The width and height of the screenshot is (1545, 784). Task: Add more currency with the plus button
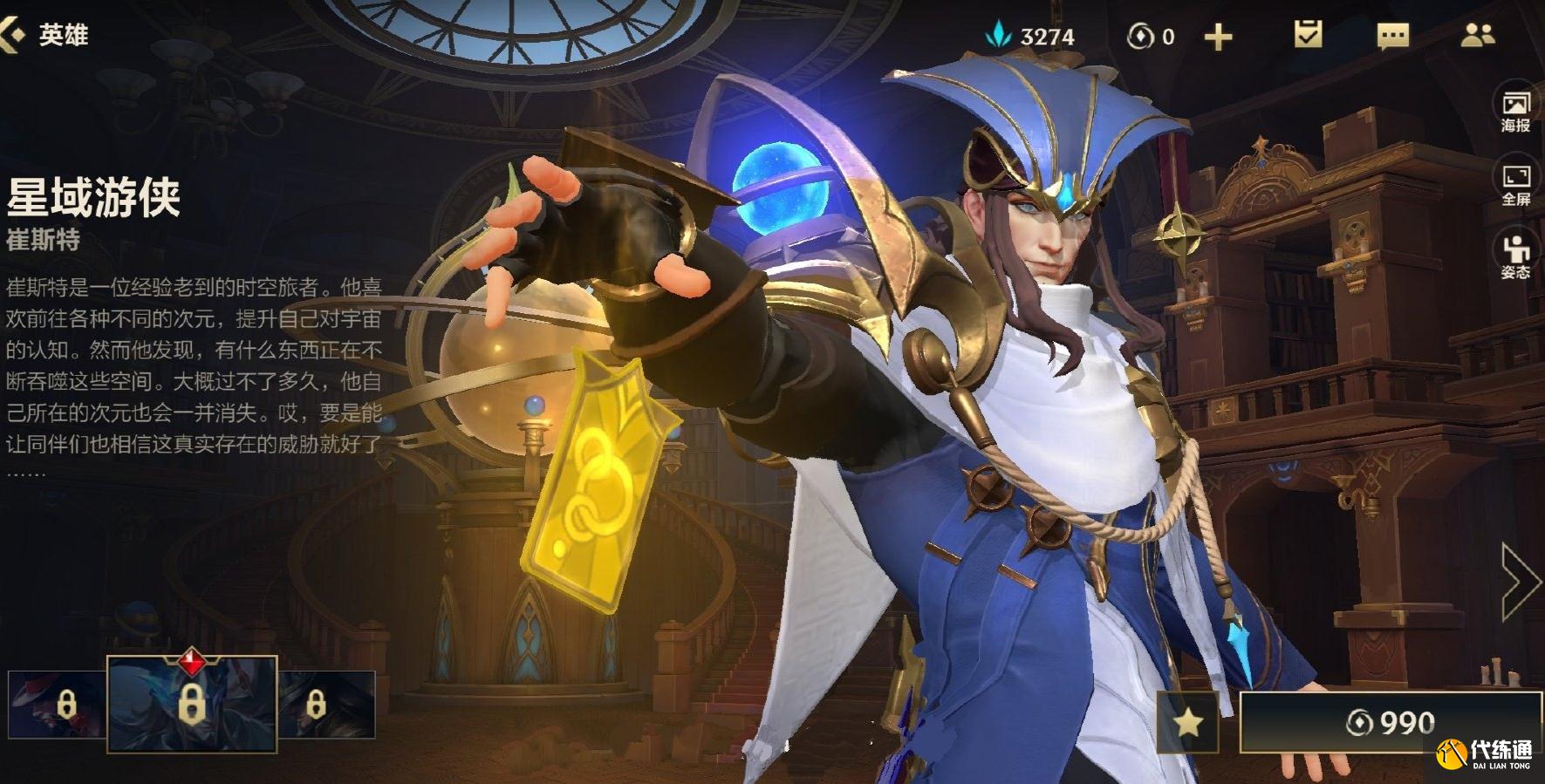tap(1218, 37)
